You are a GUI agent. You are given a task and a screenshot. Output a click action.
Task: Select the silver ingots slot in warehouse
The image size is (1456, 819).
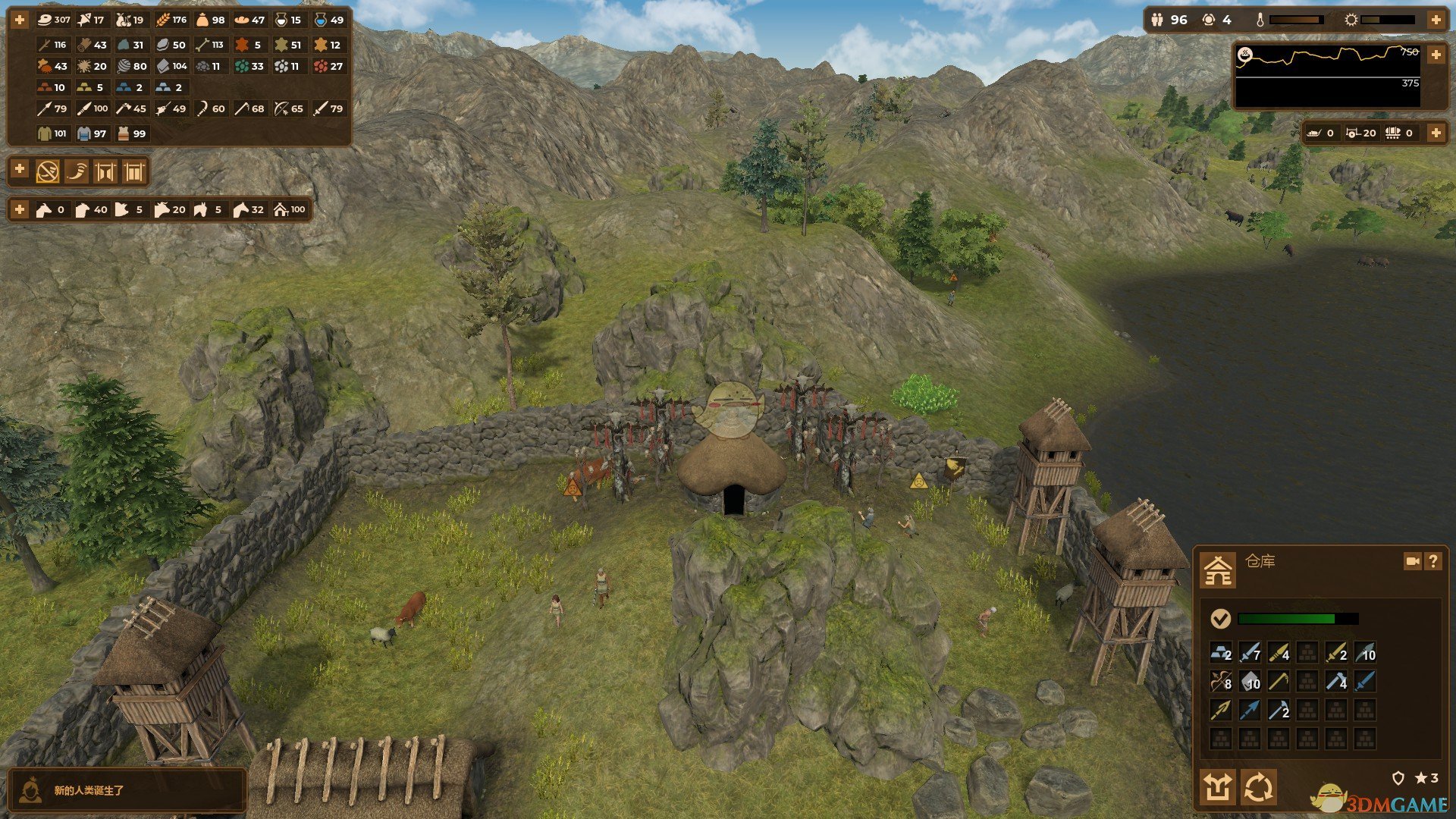[1220, 652]
